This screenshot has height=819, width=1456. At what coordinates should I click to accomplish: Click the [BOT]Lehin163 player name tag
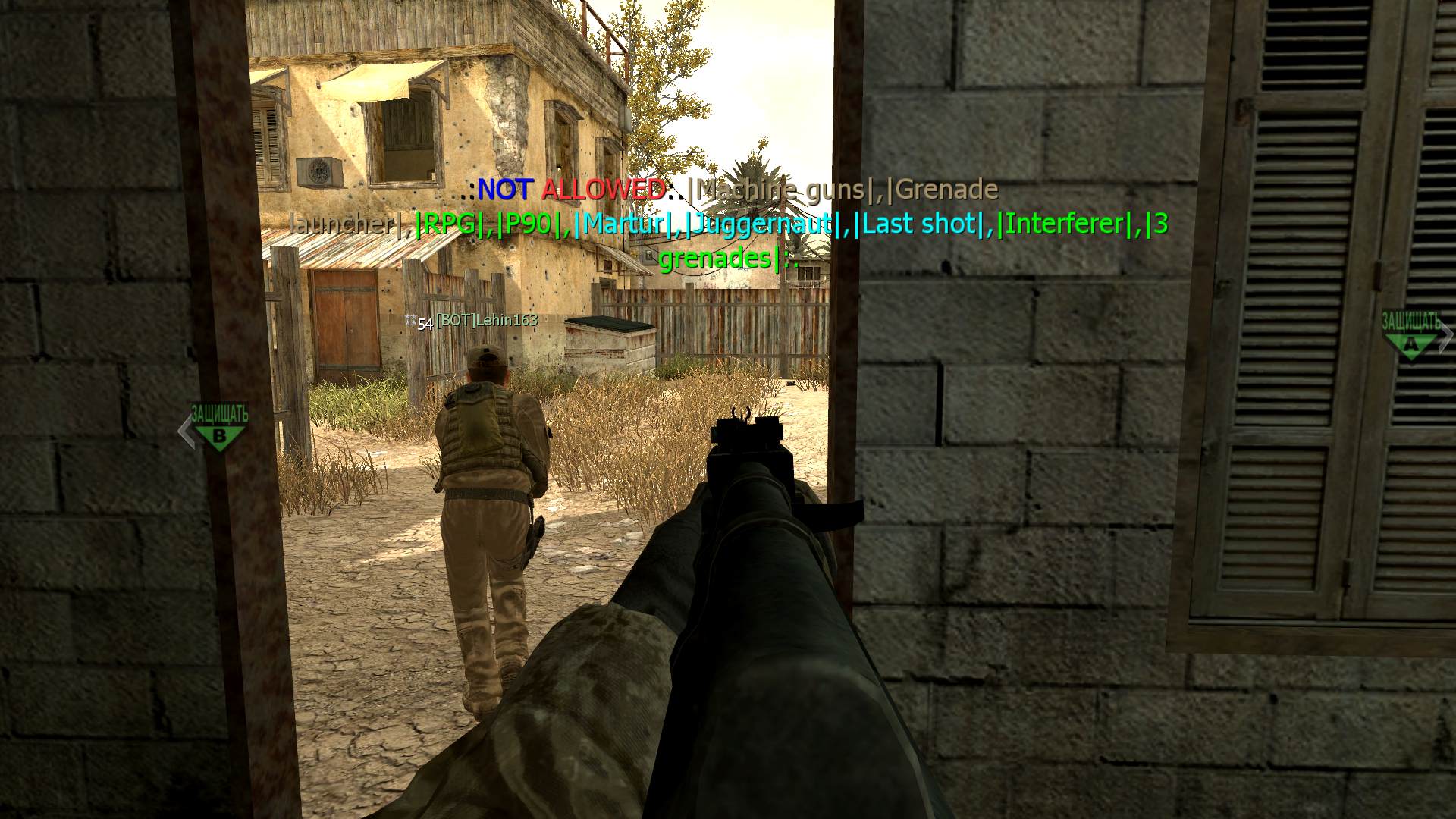click(x=486, y=321)
